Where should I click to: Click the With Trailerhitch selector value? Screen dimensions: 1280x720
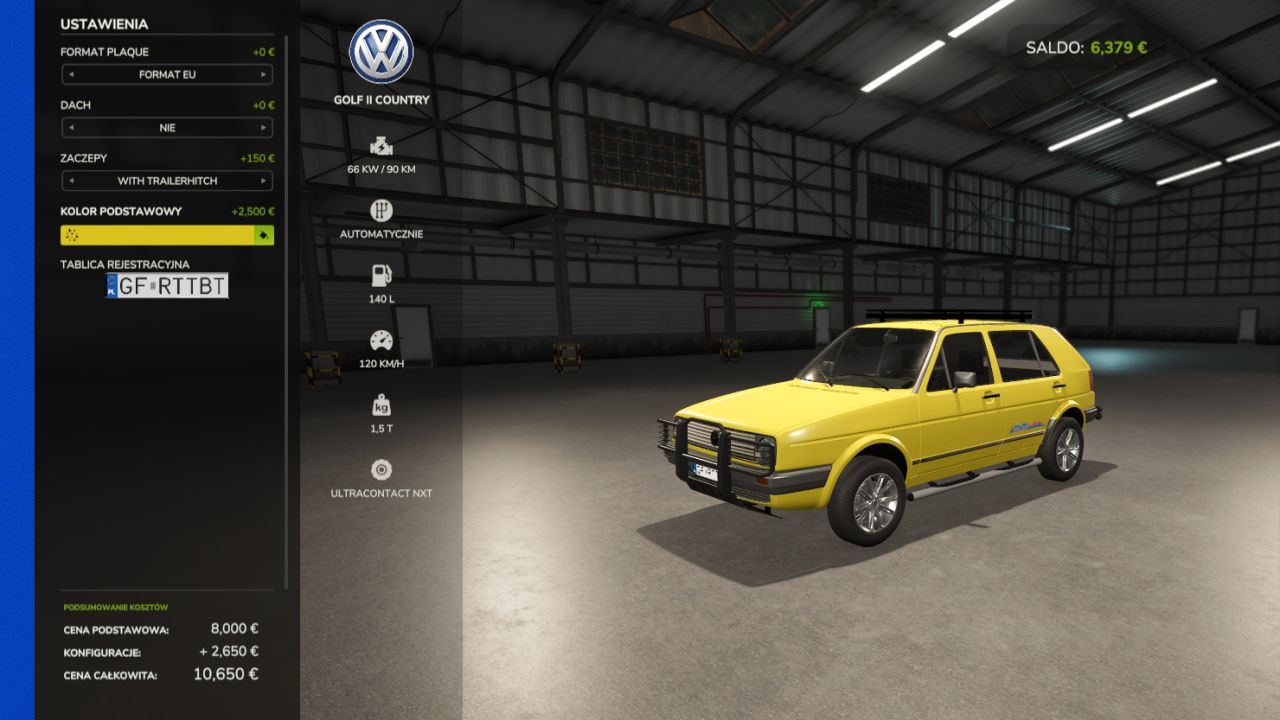tap(167, 181)
